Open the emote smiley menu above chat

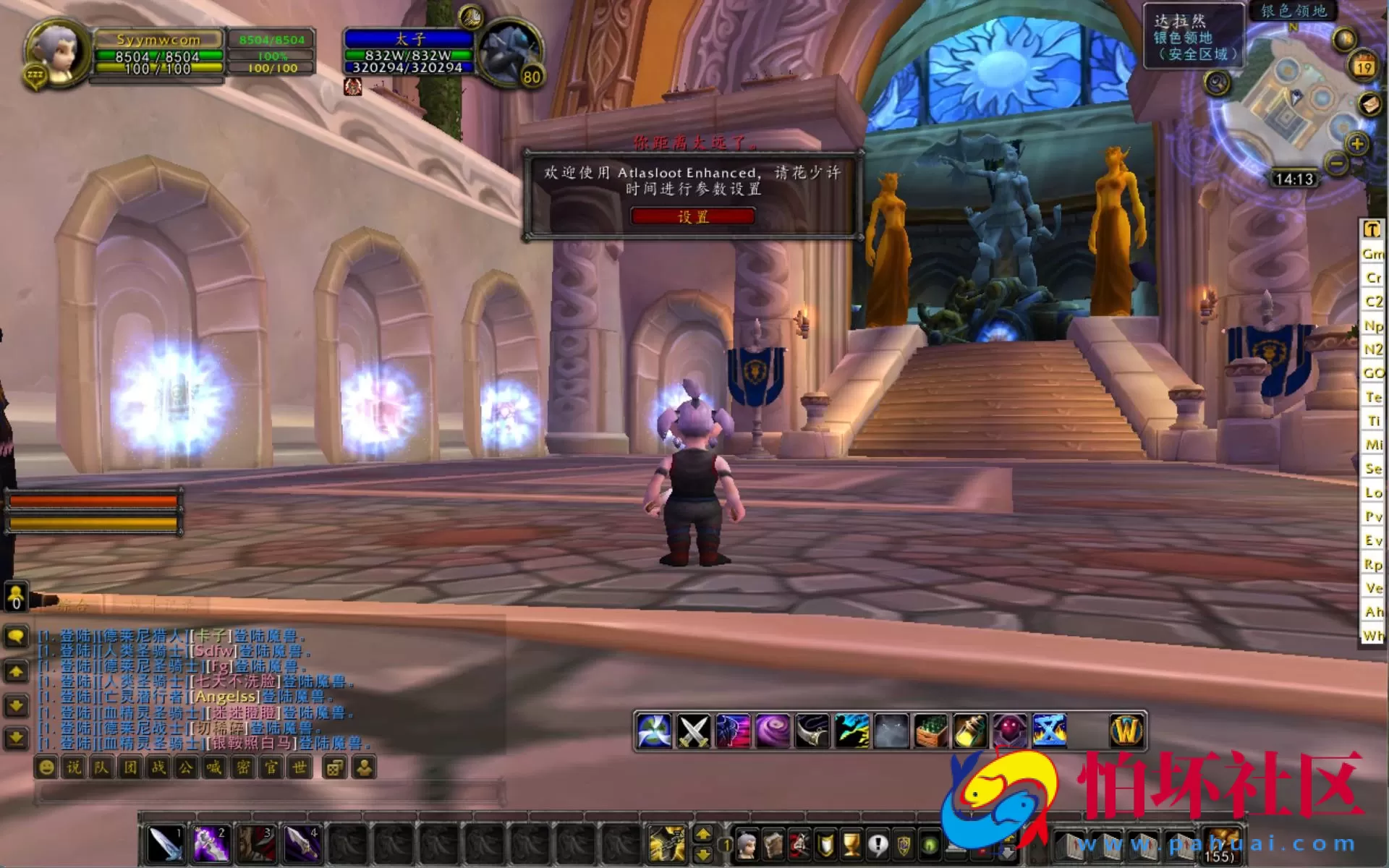click(46, 768)
